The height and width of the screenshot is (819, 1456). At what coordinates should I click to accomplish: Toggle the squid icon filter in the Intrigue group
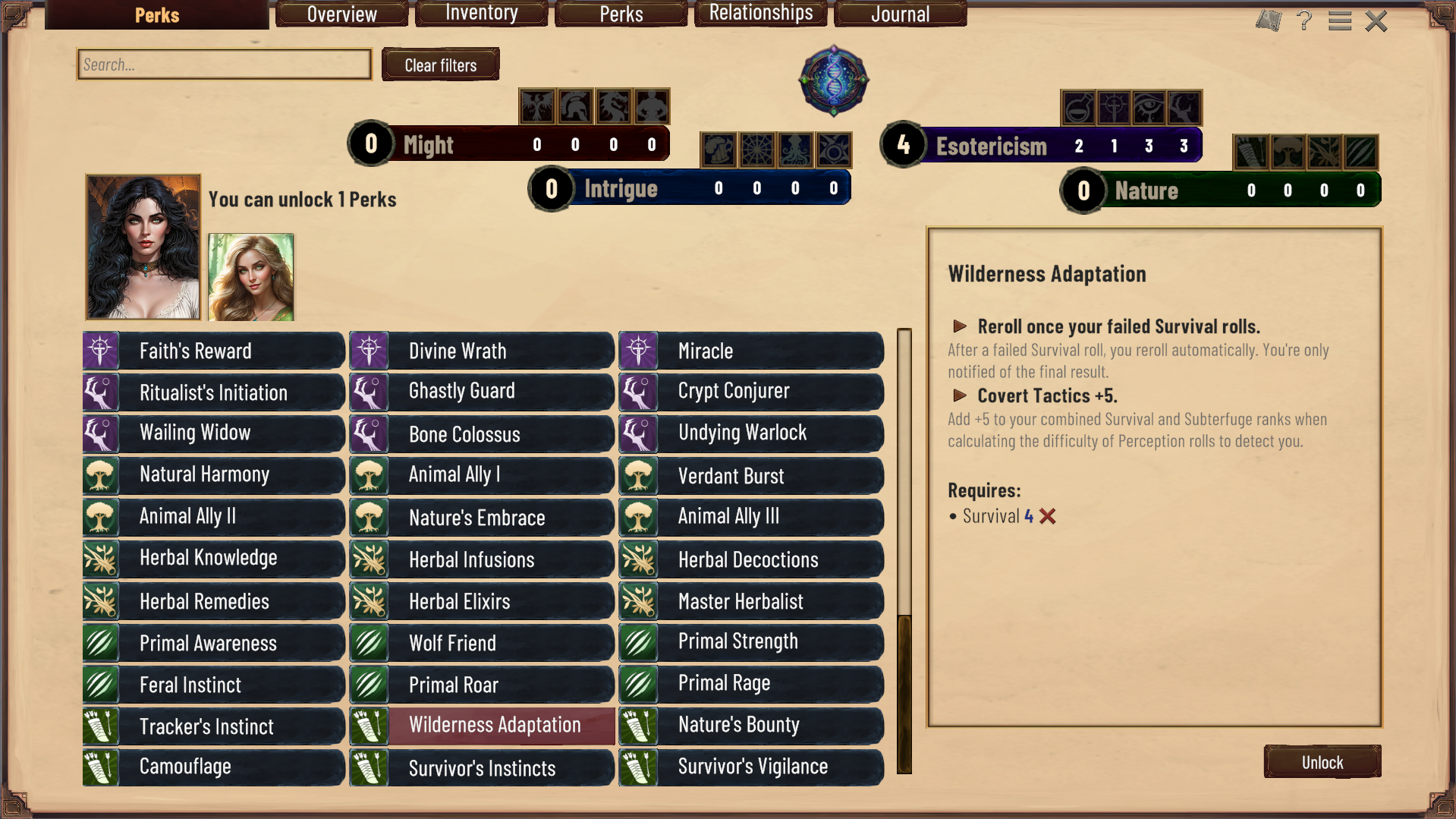click(796, 150)
